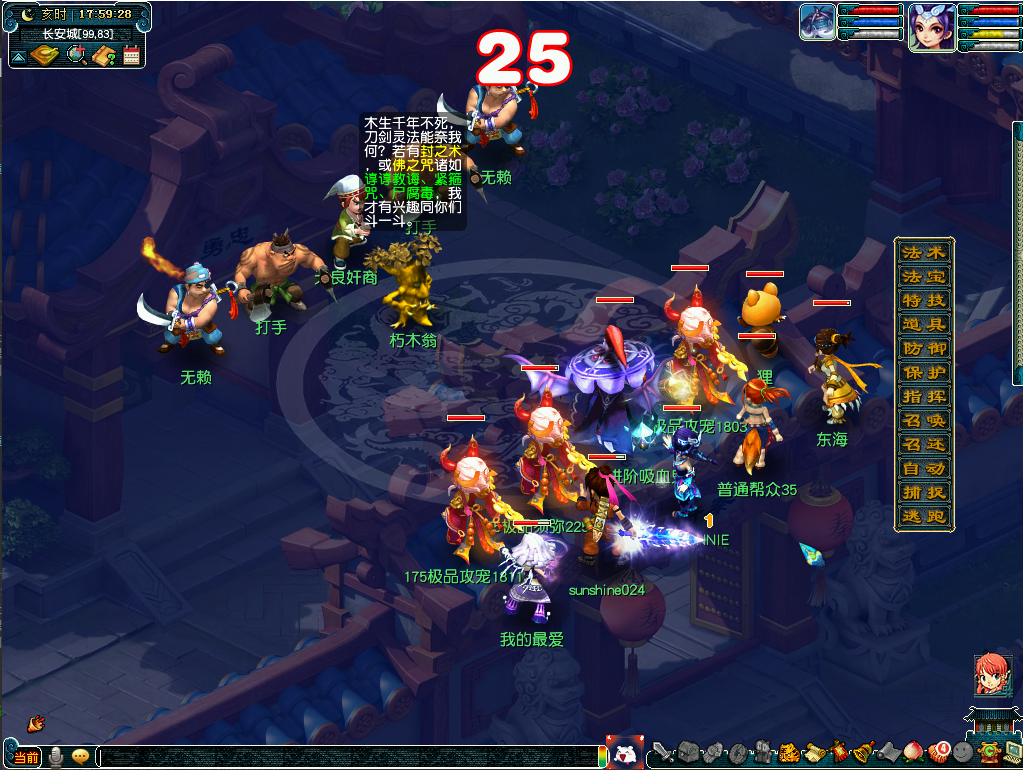
Task: Flee battle with the 逃跑 button
Action: click(923, 516)
